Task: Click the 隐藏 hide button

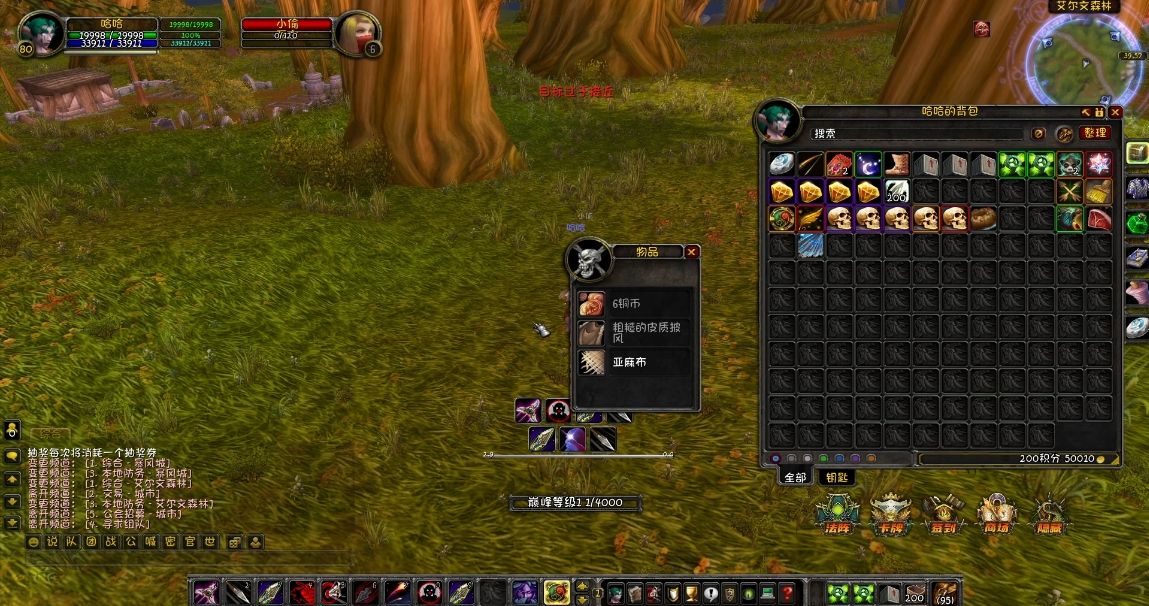Action: click(x=1048, y=514)
